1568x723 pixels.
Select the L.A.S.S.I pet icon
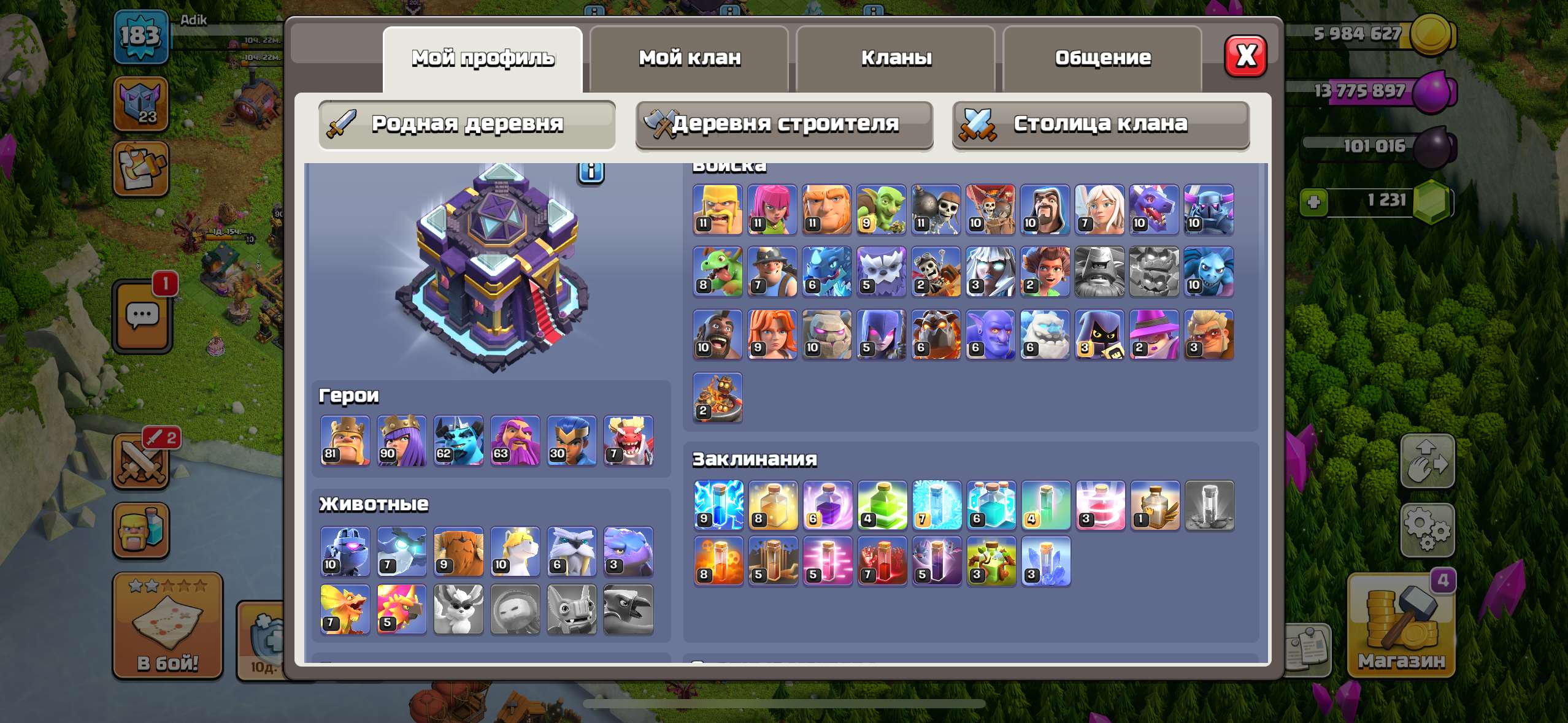[x=345, y=551]
